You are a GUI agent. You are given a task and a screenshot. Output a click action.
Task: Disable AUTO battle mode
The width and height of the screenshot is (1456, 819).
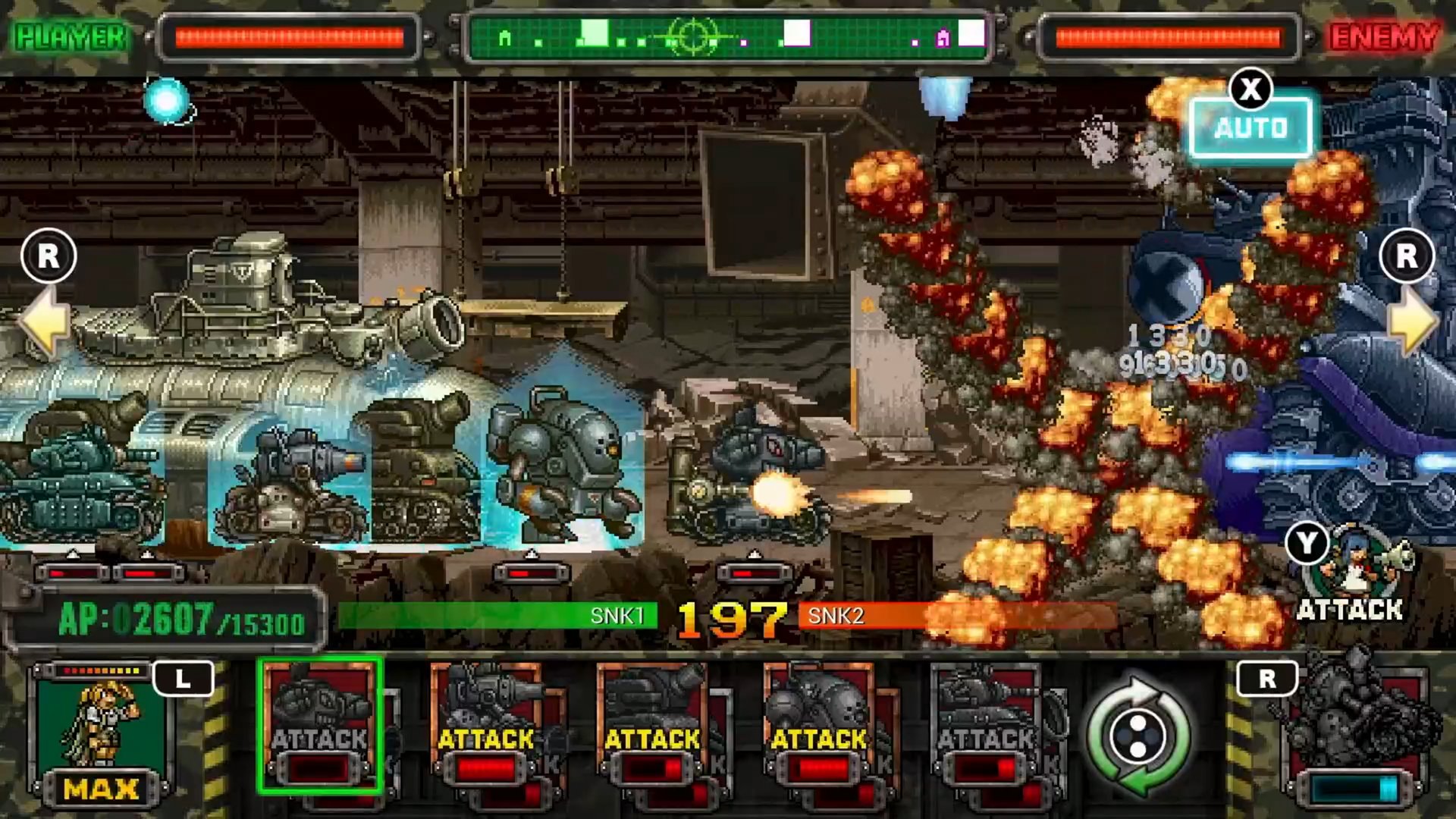click(1250, 127)
